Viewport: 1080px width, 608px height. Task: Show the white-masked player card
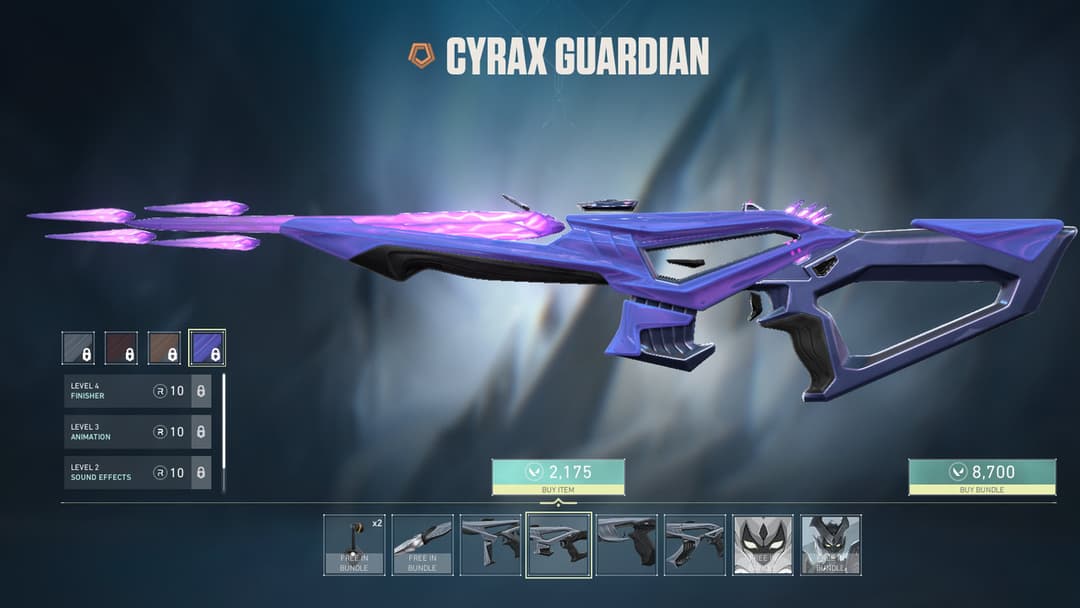tap(763, 545)
